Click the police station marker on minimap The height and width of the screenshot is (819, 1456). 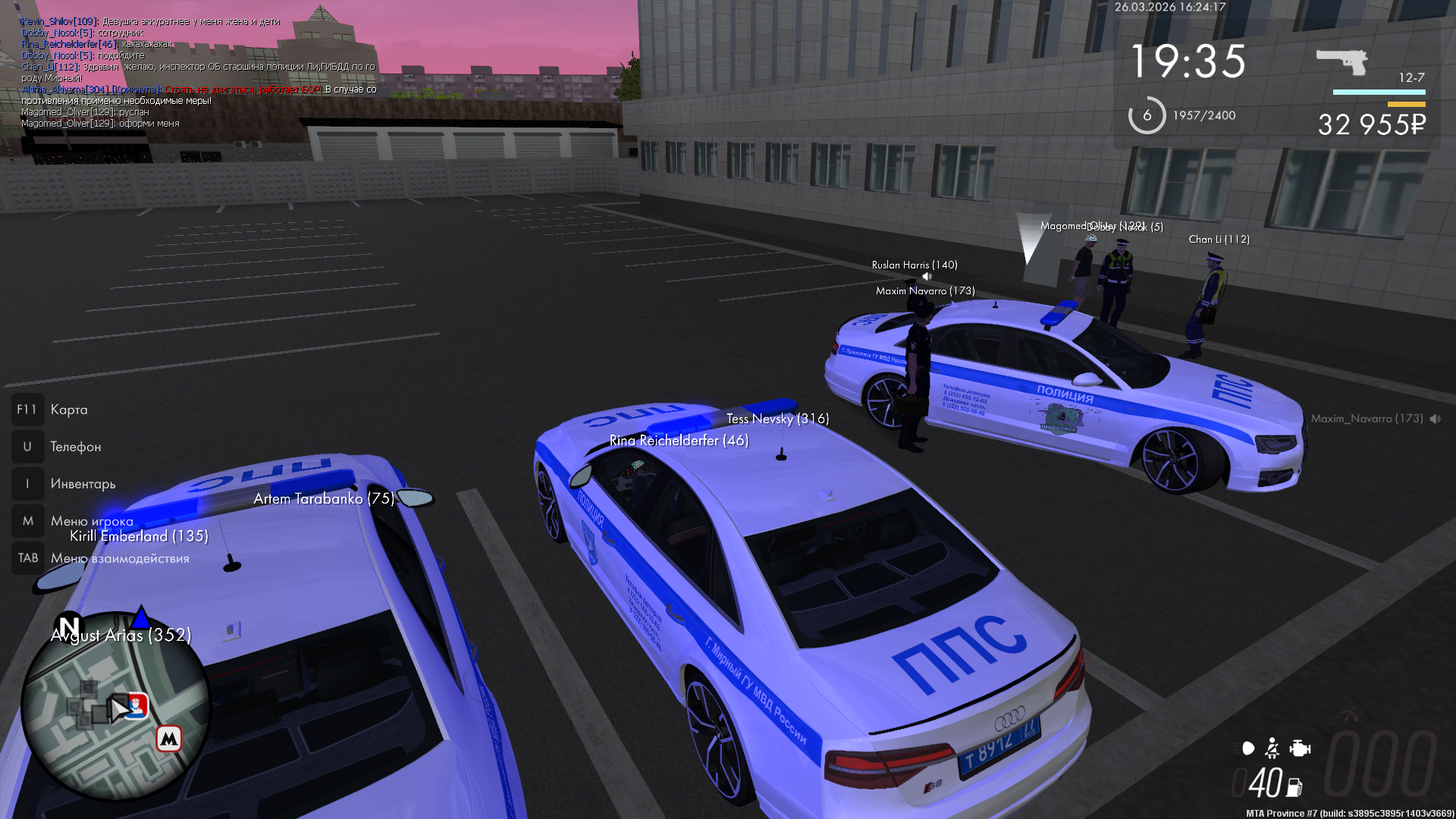click(136, 705)
